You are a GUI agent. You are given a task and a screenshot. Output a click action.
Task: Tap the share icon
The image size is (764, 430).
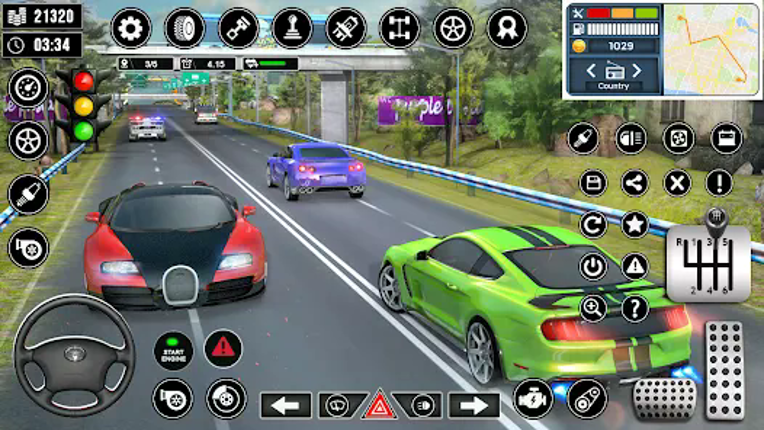(x=635, y=183)
